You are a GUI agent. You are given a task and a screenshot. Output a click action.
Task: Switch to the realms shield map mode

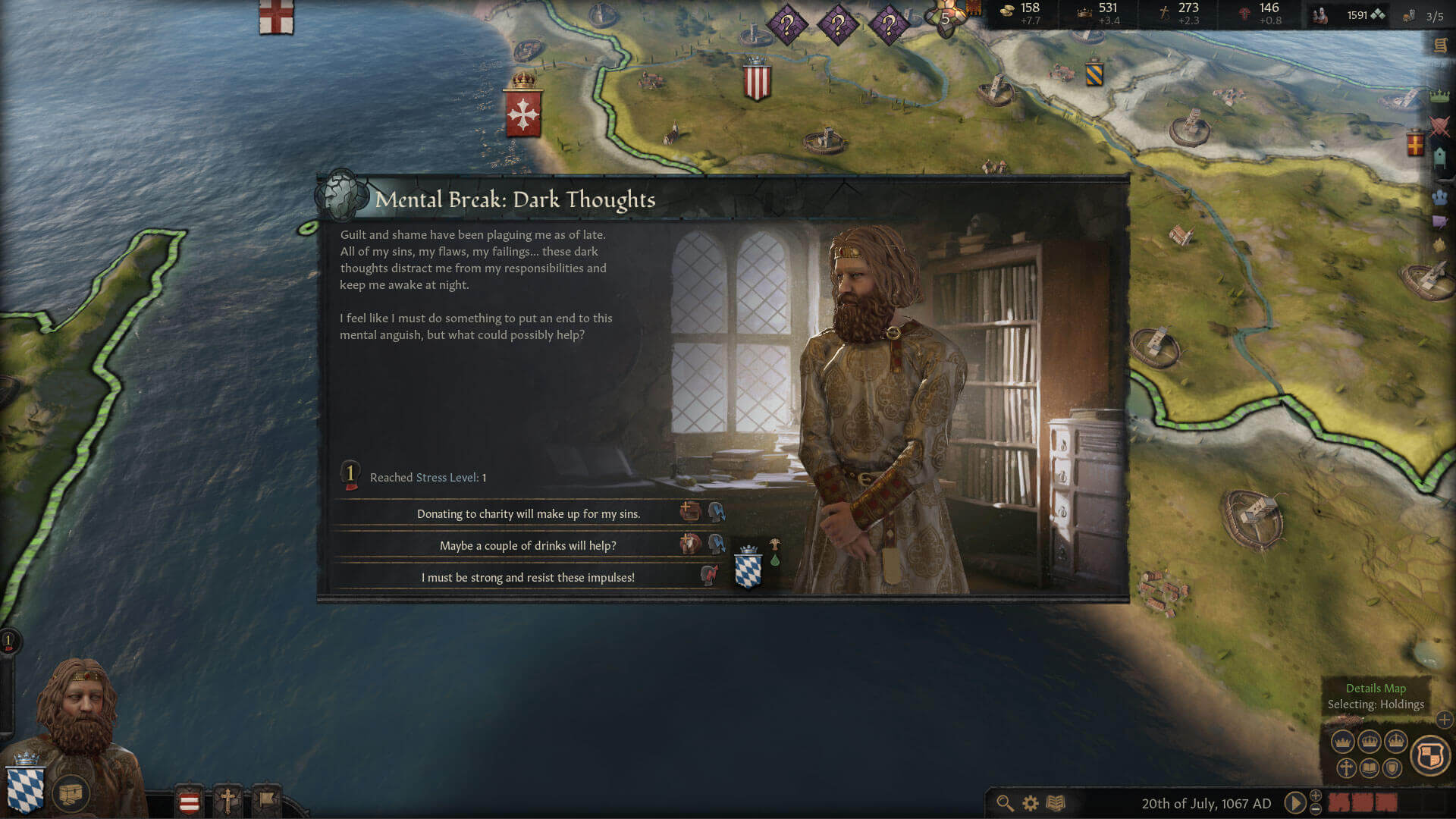click(1429, 755)
